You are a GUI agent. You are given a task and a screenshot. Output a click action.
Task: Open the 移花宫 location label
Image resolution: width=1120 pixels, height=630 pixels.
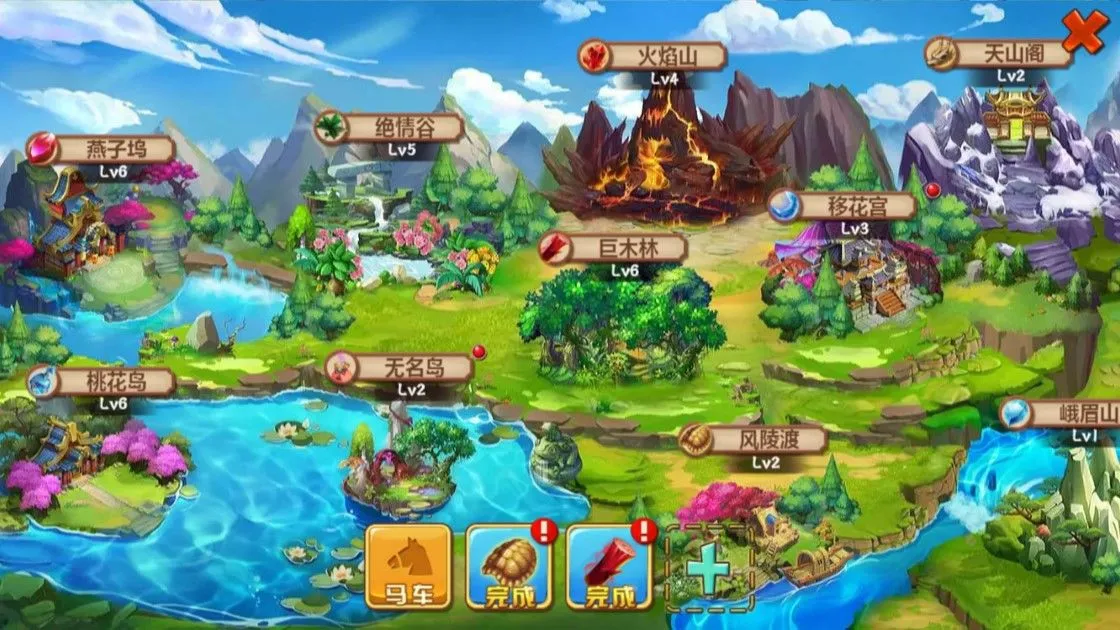(843, 207)
